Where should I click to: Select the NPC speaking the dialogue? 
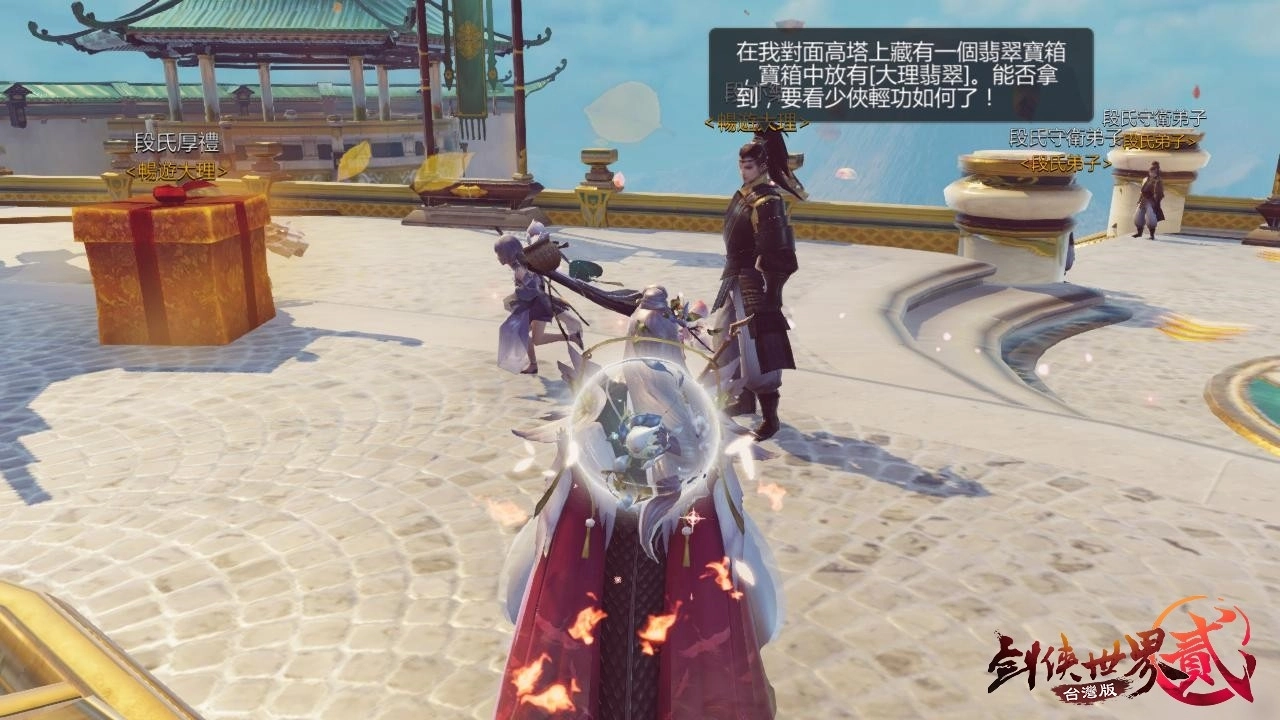[x=760, y=250]
